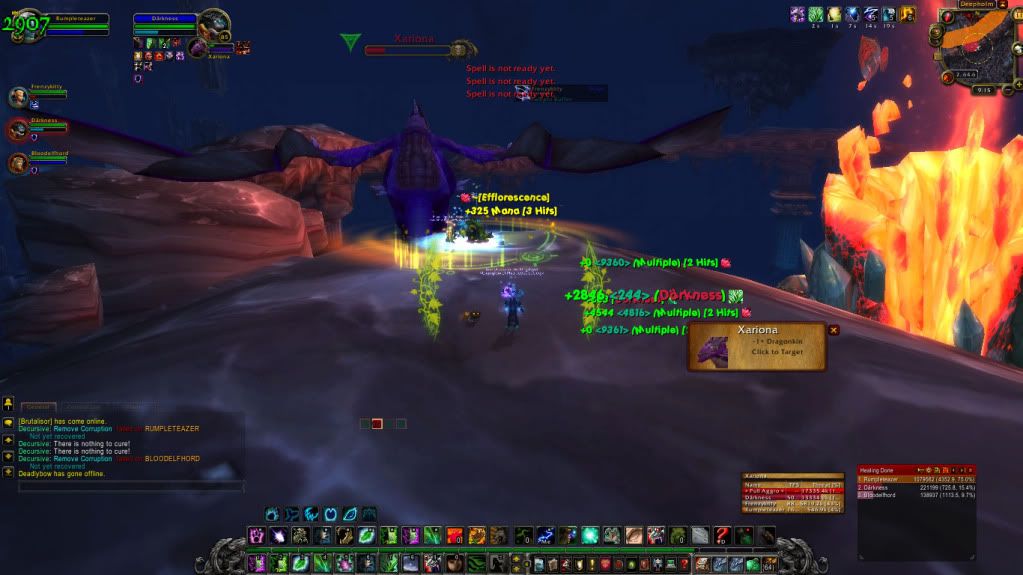Click the green leaf buff icon
Image resolution: width=1023 pixels, height=575 pixels.
point(815,14)
